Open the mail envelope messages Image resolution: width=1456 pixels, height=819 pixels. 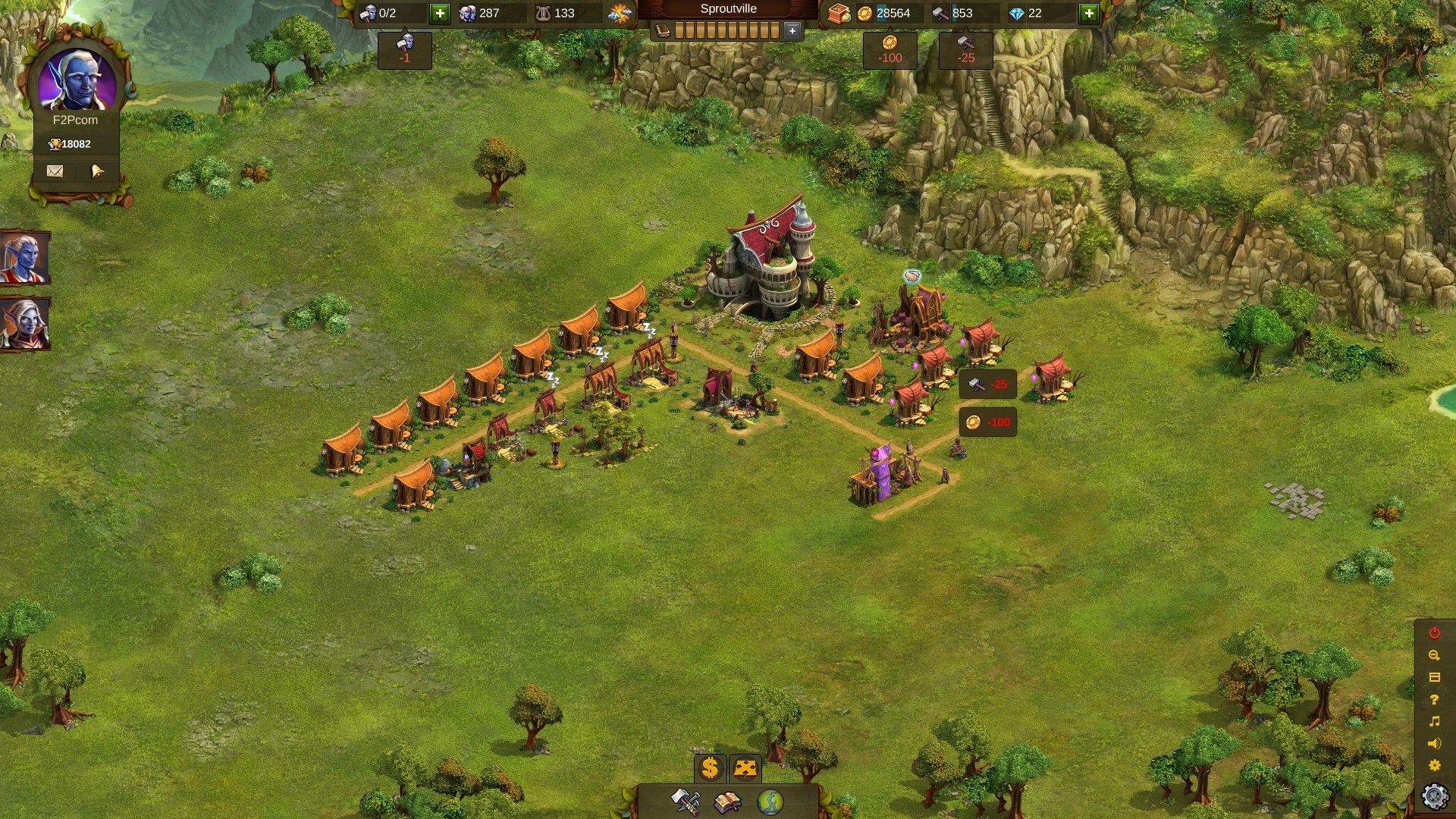(x=55, y=171)
